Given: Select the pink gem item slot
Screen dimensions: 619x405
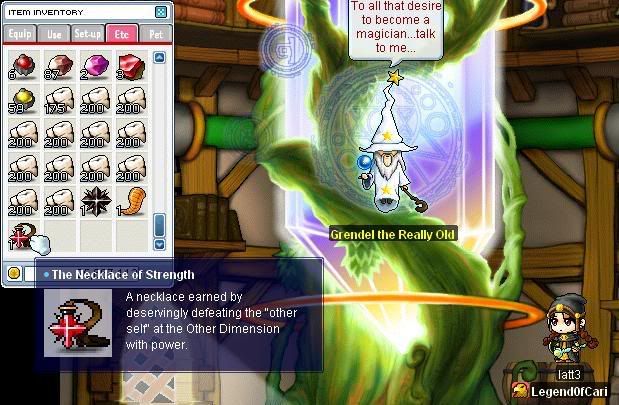Looking at the screenshot, I should [95, 64].
